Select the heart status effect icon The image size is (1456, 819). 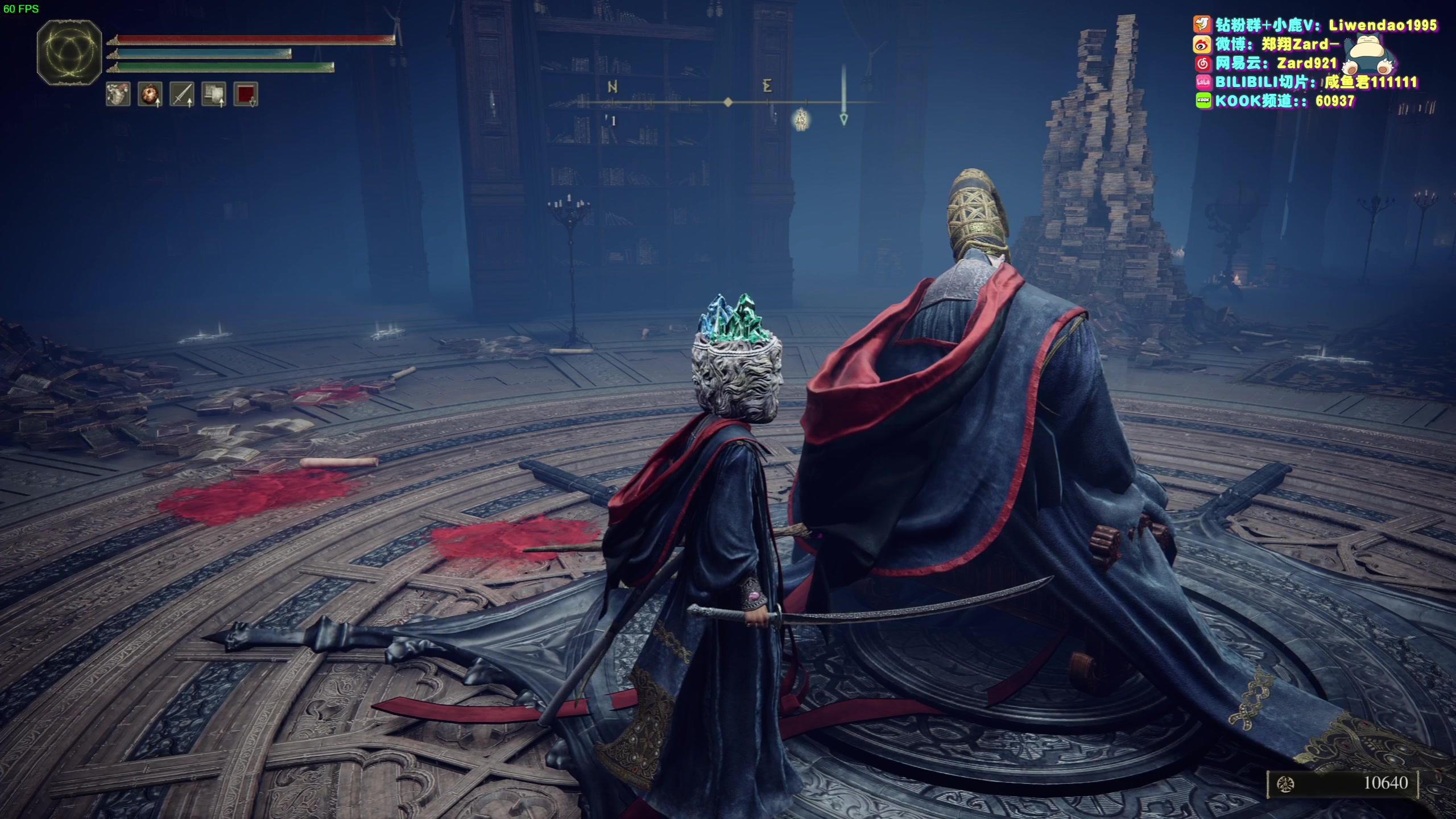(118, 94)
